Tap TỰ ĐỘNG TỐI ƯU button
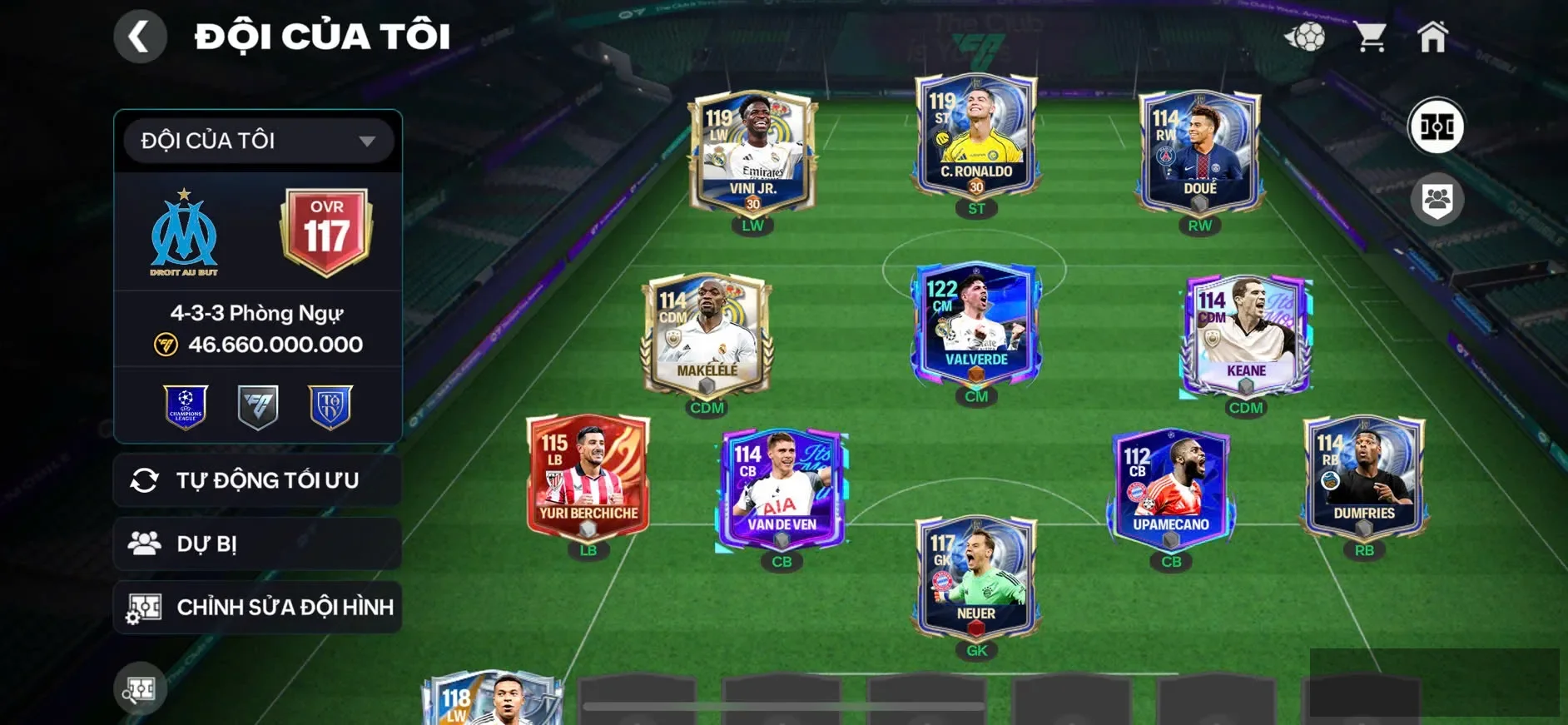Screen dimensions: 1568x725 tap(258, 480)
